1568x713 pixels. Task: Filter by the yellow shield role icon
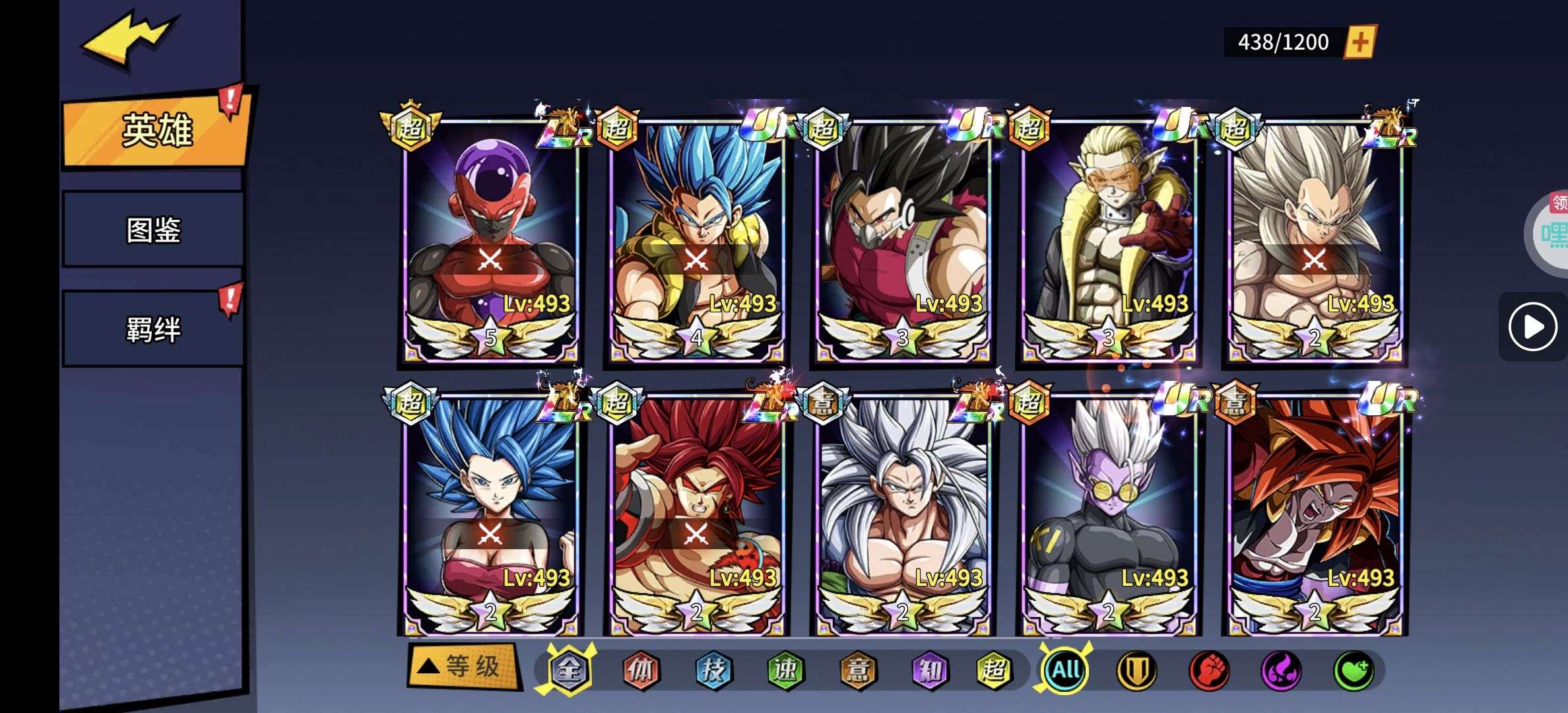pyautogui.click(x=1136, y=671)
